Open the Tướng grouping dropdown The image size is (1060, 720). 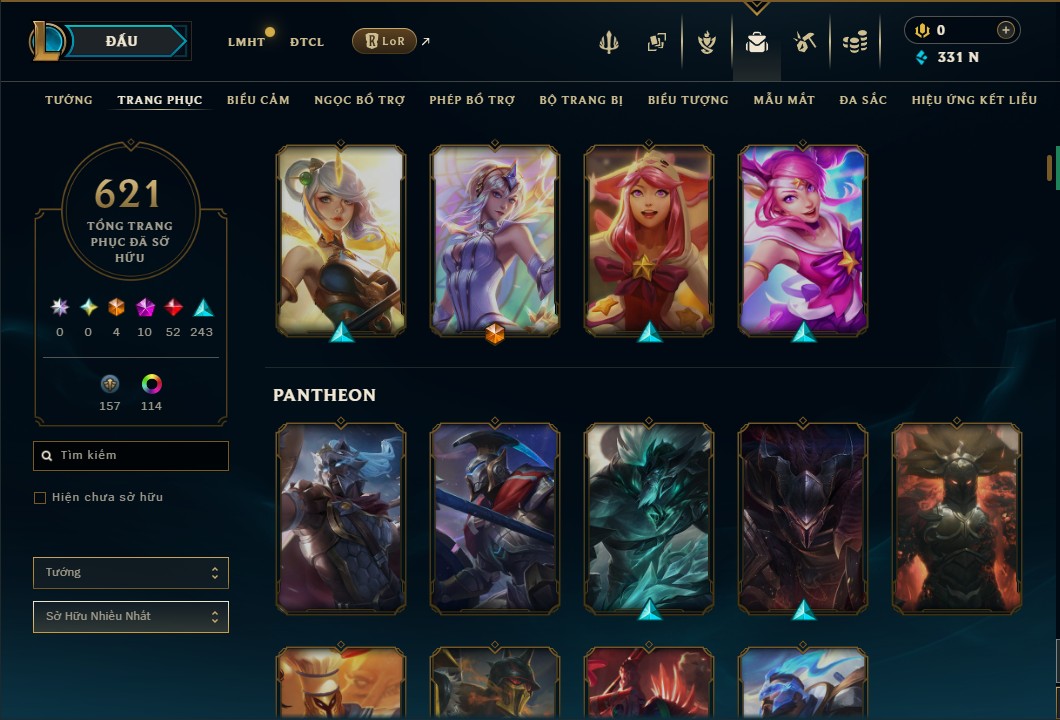tap(130, 573)
